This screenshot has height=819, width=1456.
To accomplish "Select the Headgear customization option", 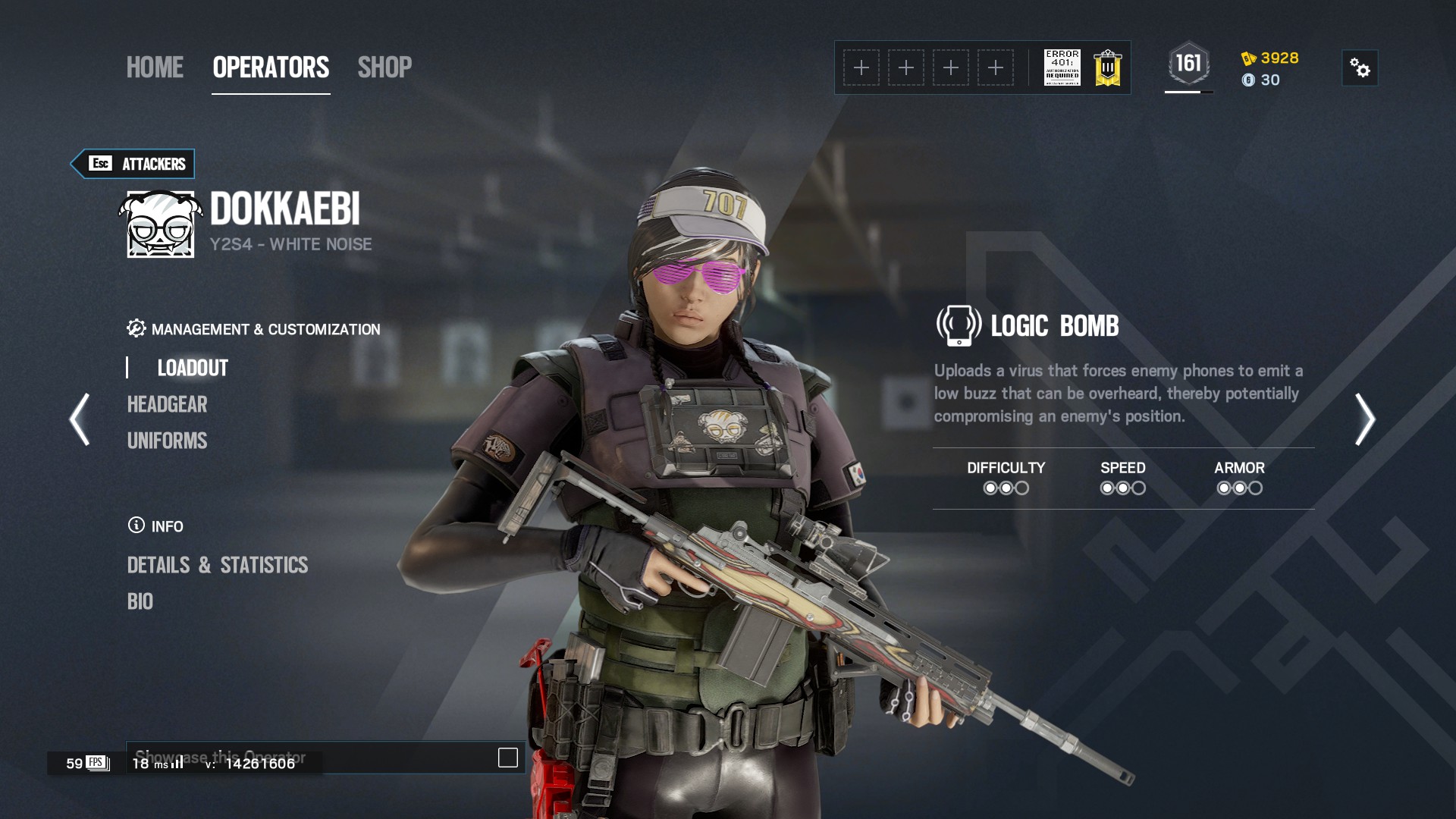I will [167, 404].
